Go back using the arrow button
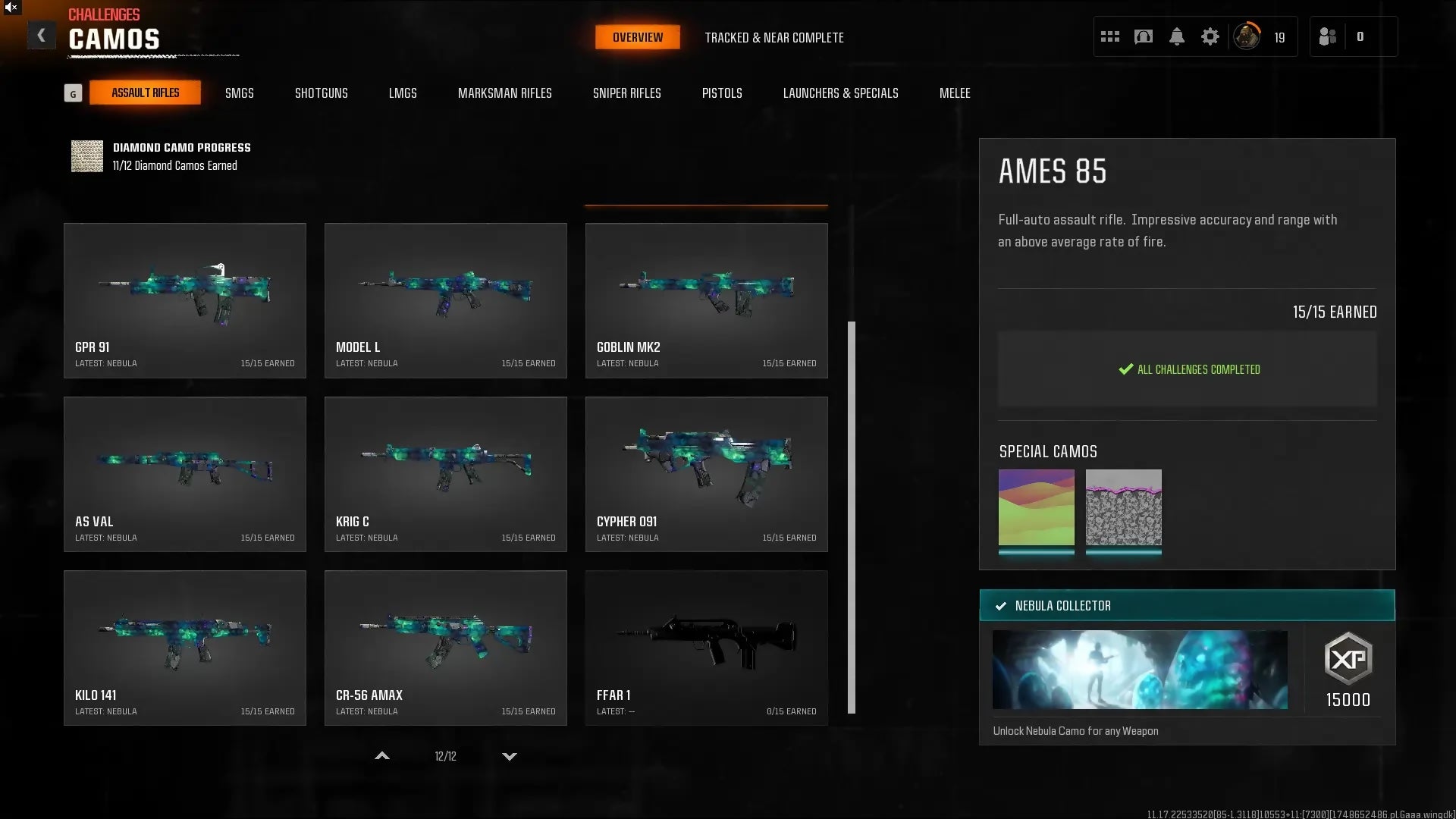The width and height of the screenshot is (1456, 819). (x=42, y=36)
